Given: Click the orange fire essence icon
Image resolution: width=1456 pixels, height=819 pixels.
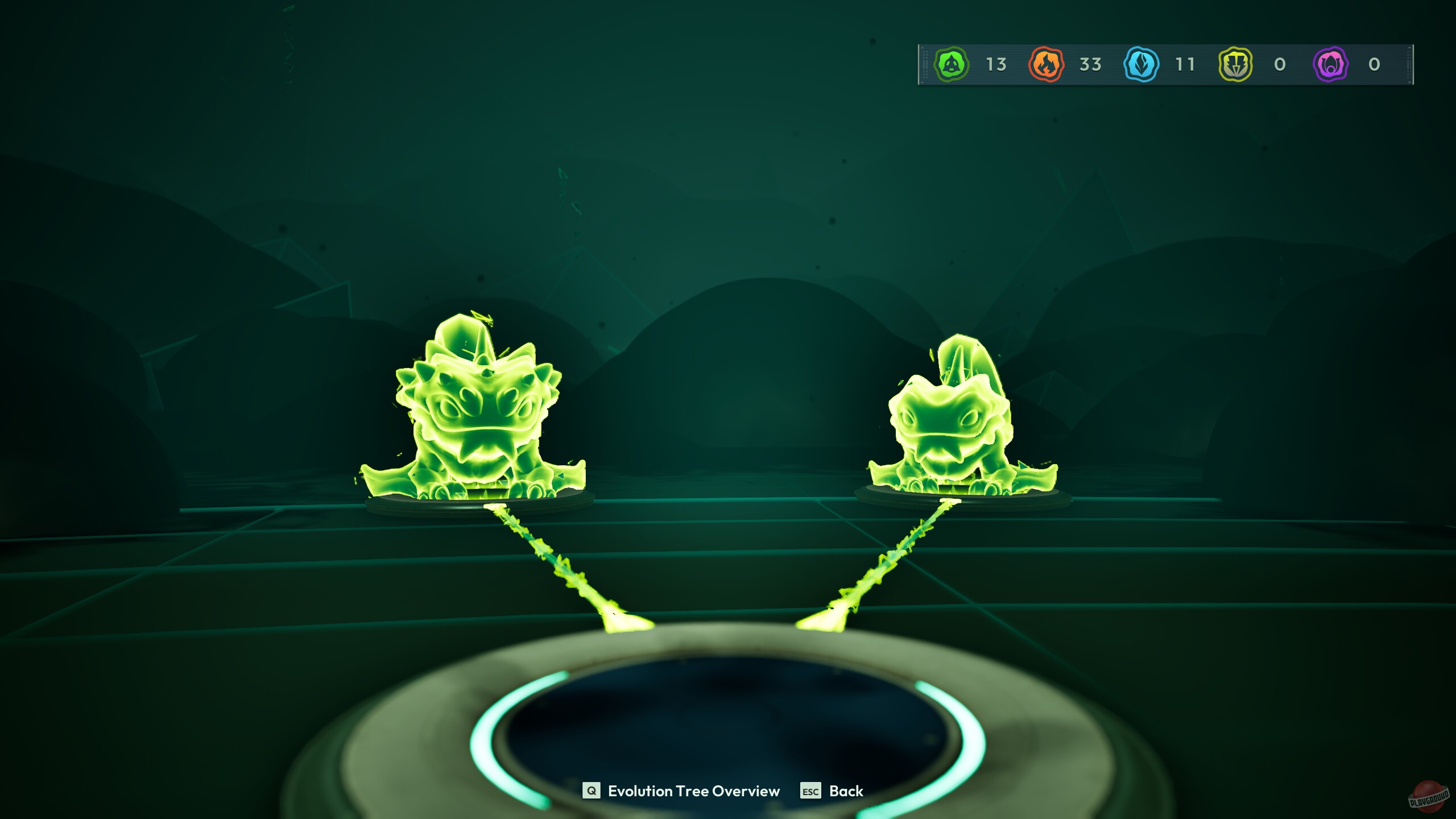Looking at the screenshot, I should pyautogui.click(x=1045, y=64).
